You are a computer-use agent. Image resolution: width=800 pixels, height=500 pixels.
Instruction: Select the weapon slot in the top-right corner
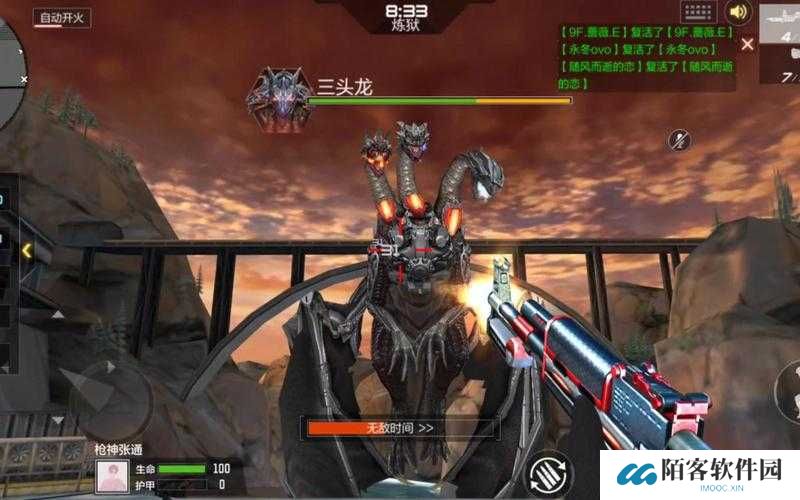[x=781, y=40]
